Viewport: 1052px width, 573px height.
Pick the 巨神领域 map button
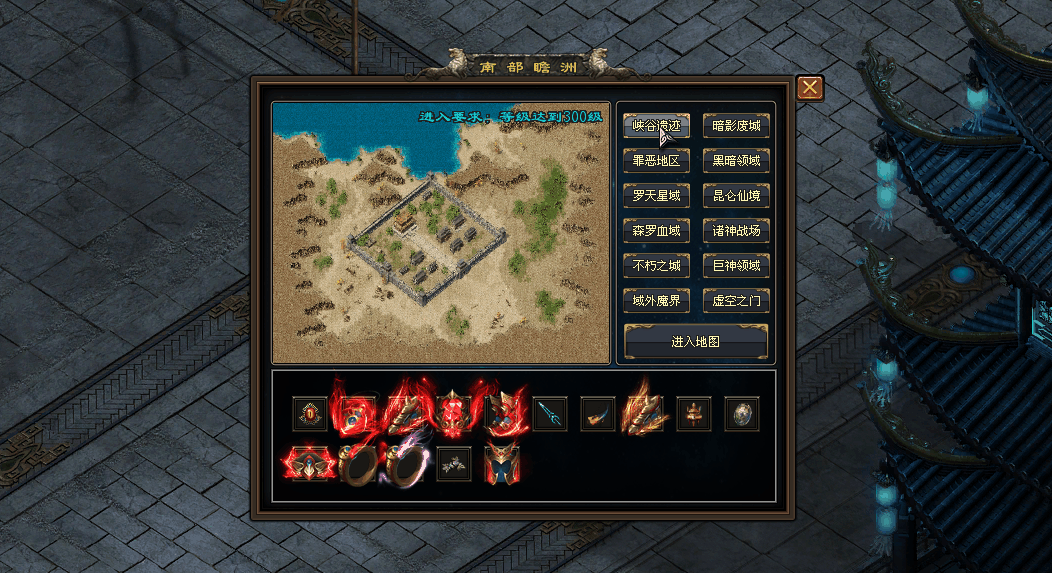[x=736, y=266]
